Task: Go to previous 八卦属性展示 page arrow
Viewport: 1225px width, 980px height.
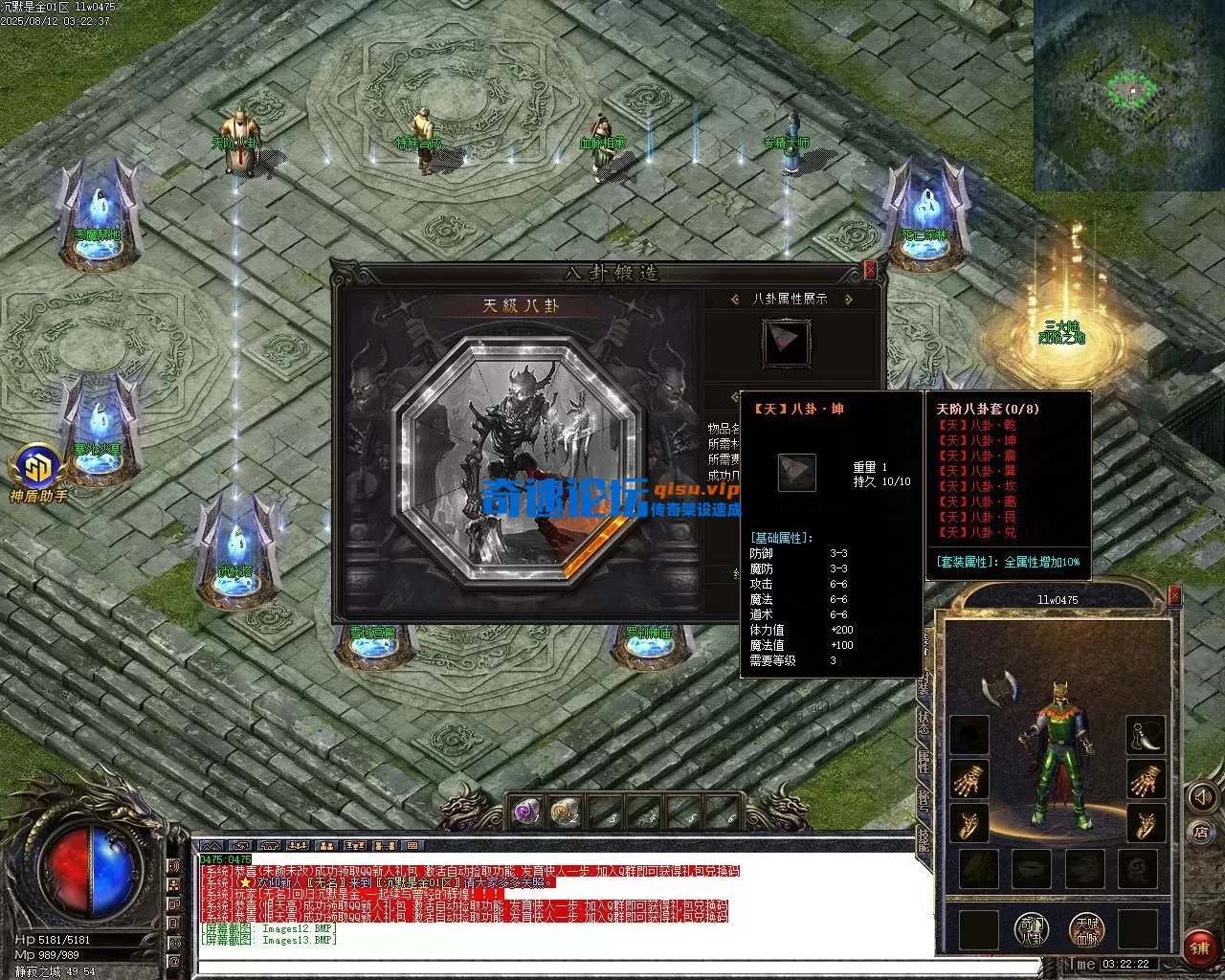Action: (x=734, y=300)
